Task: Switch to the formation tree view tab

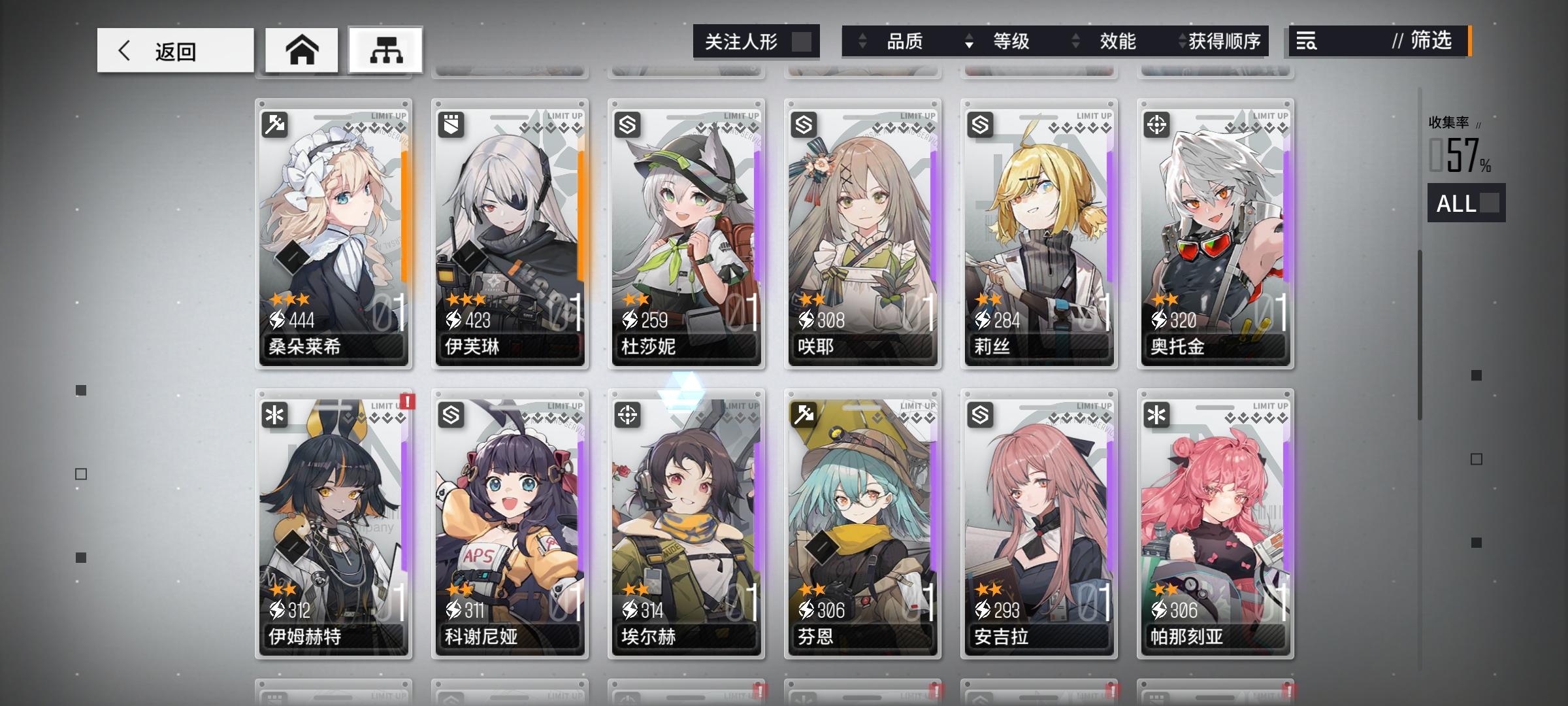Action: pyautogui.click(x=384, y=49)
